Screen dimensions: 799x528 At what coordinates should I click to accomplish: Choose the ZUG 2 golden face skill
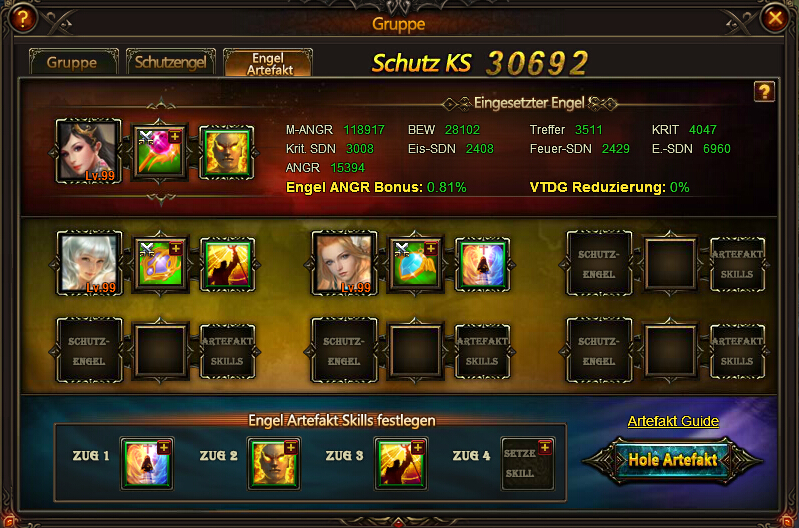(272, 464)
